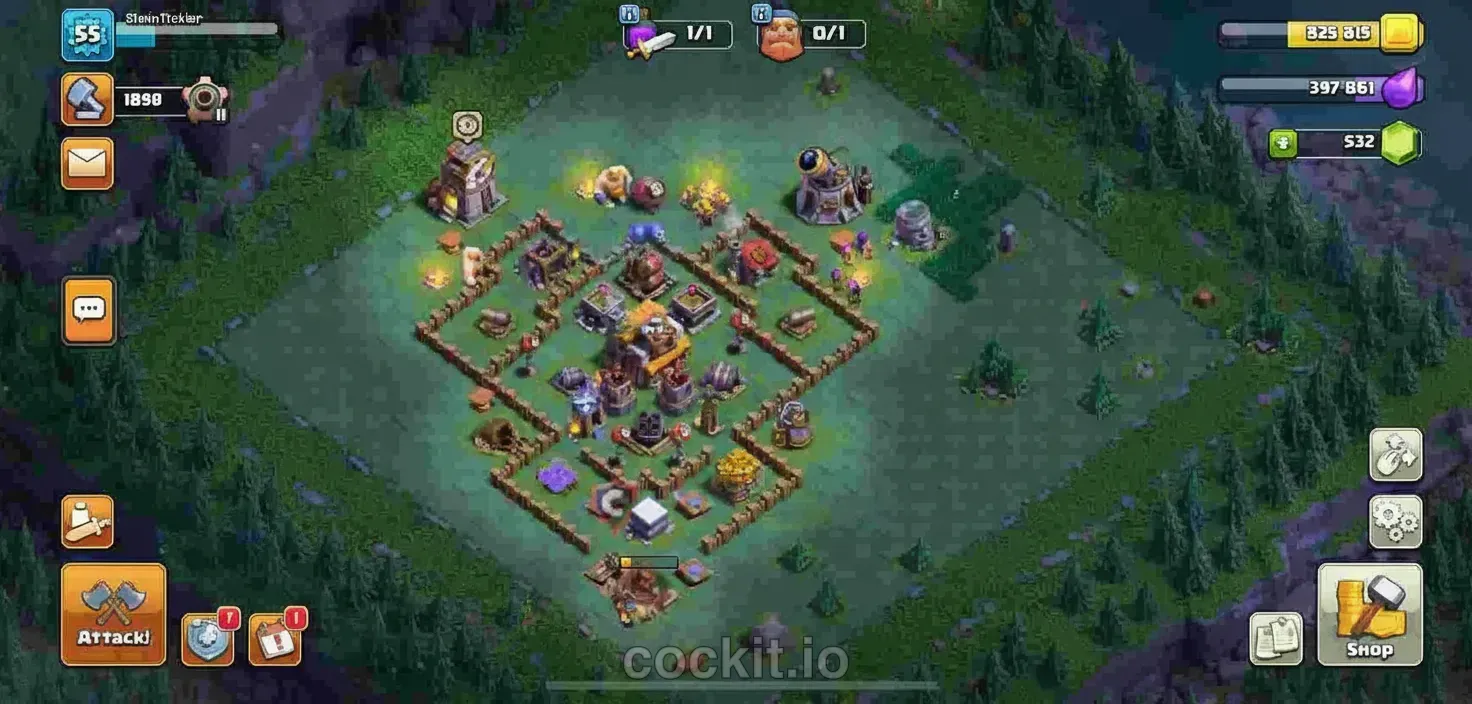Screen dimensions: 1472x704
Task: Open the chat speech bubble button
Action: coord(89,310)
